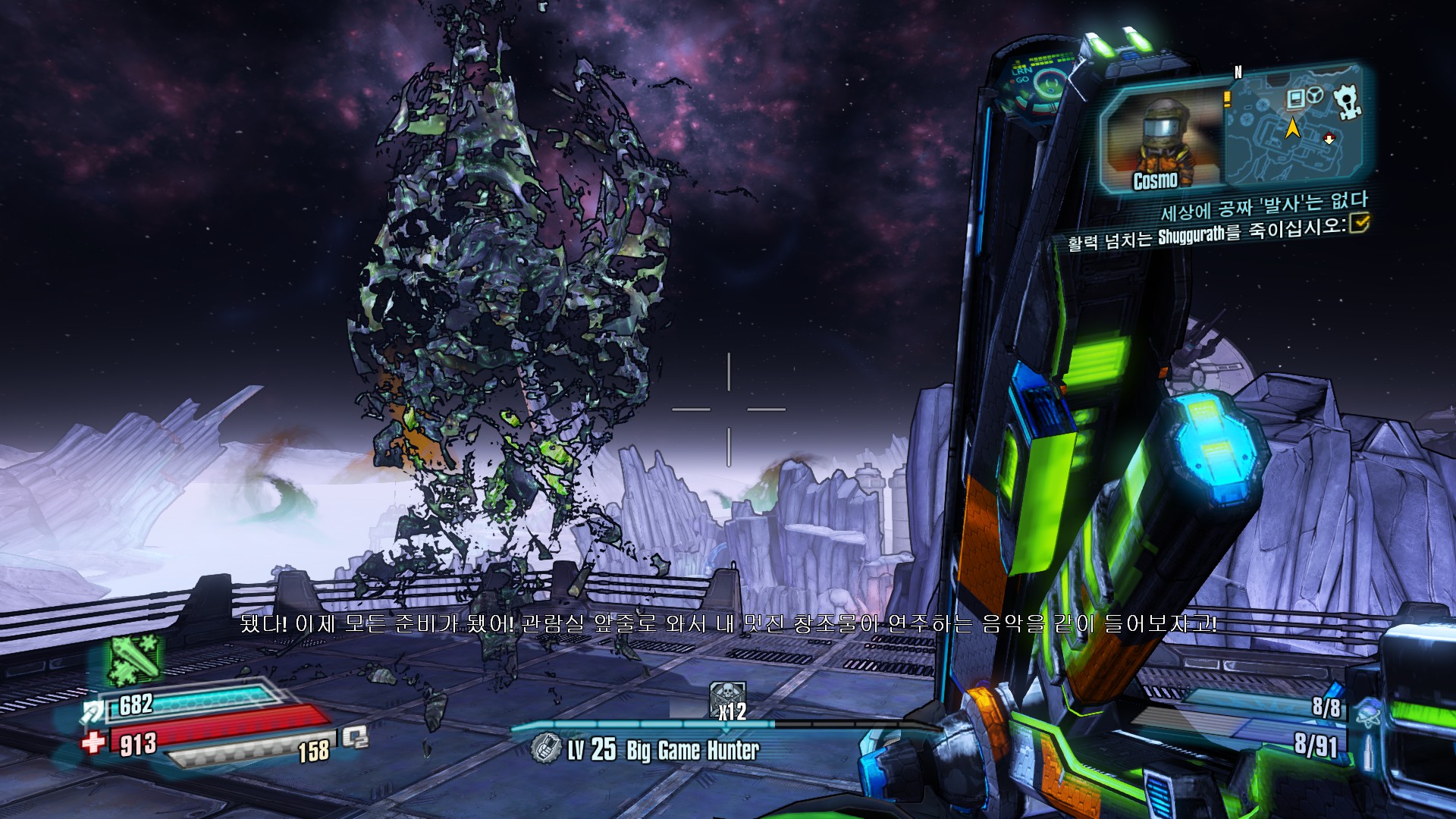Select the class badge beside LV 25

click(x=544, y=748)
